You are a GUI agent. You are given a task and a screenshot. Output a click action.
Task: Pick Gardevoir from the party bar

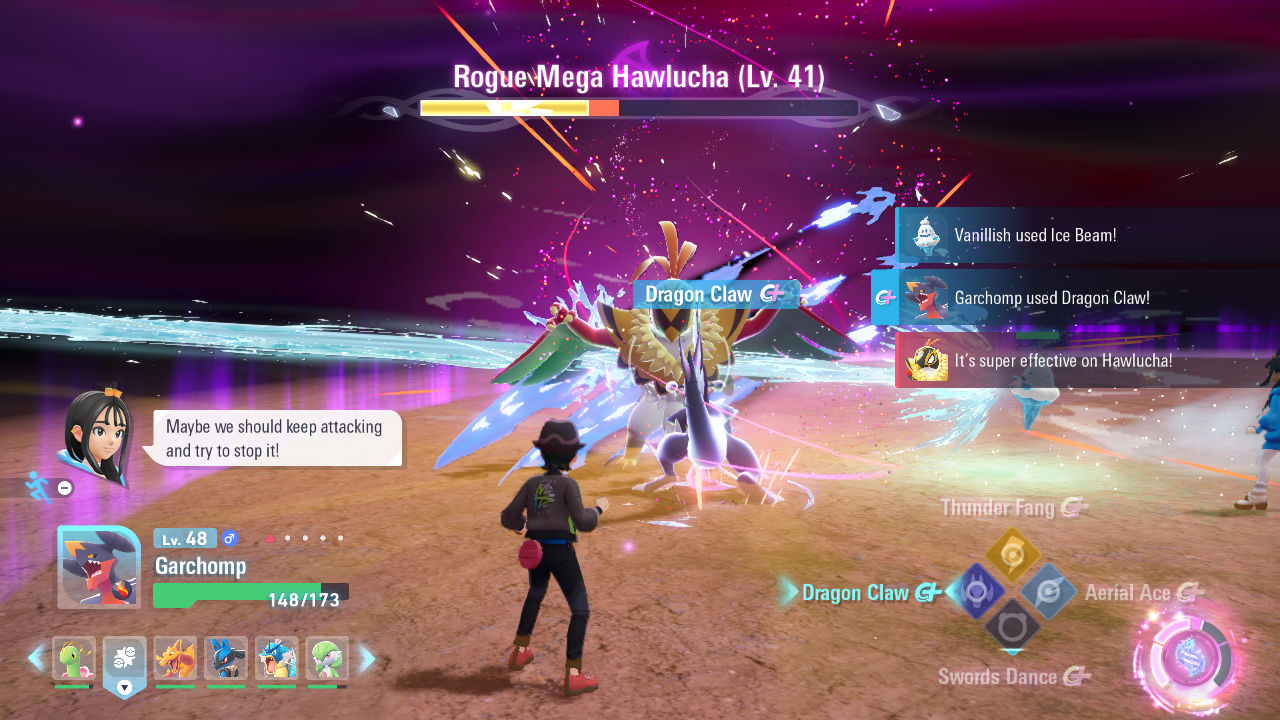327,658
